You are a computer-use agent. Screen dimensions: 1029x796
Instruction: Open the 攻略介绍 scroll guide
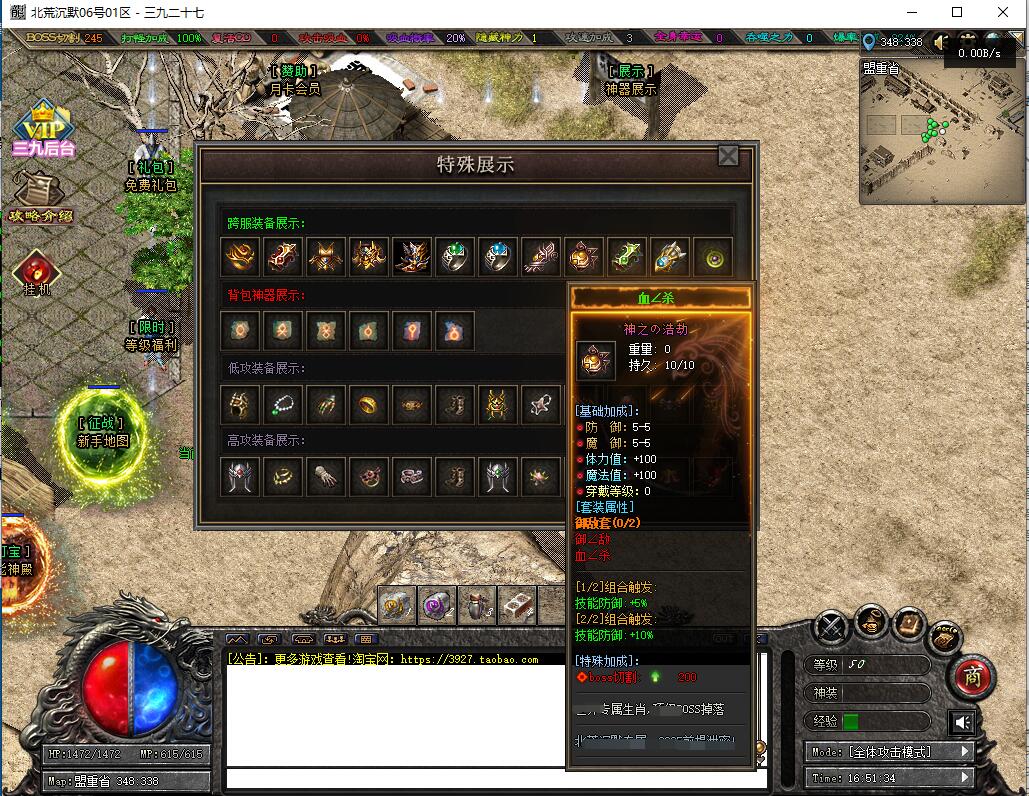click(x=40, y=196)
